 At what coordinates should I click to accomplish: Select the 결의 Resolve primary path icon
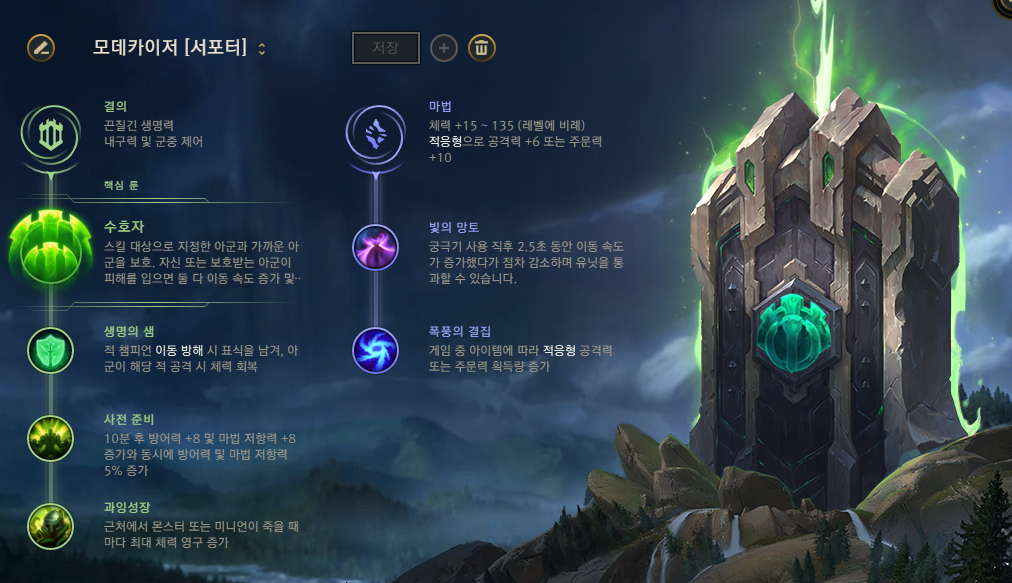pyautogui.click(x=50, y=135)
